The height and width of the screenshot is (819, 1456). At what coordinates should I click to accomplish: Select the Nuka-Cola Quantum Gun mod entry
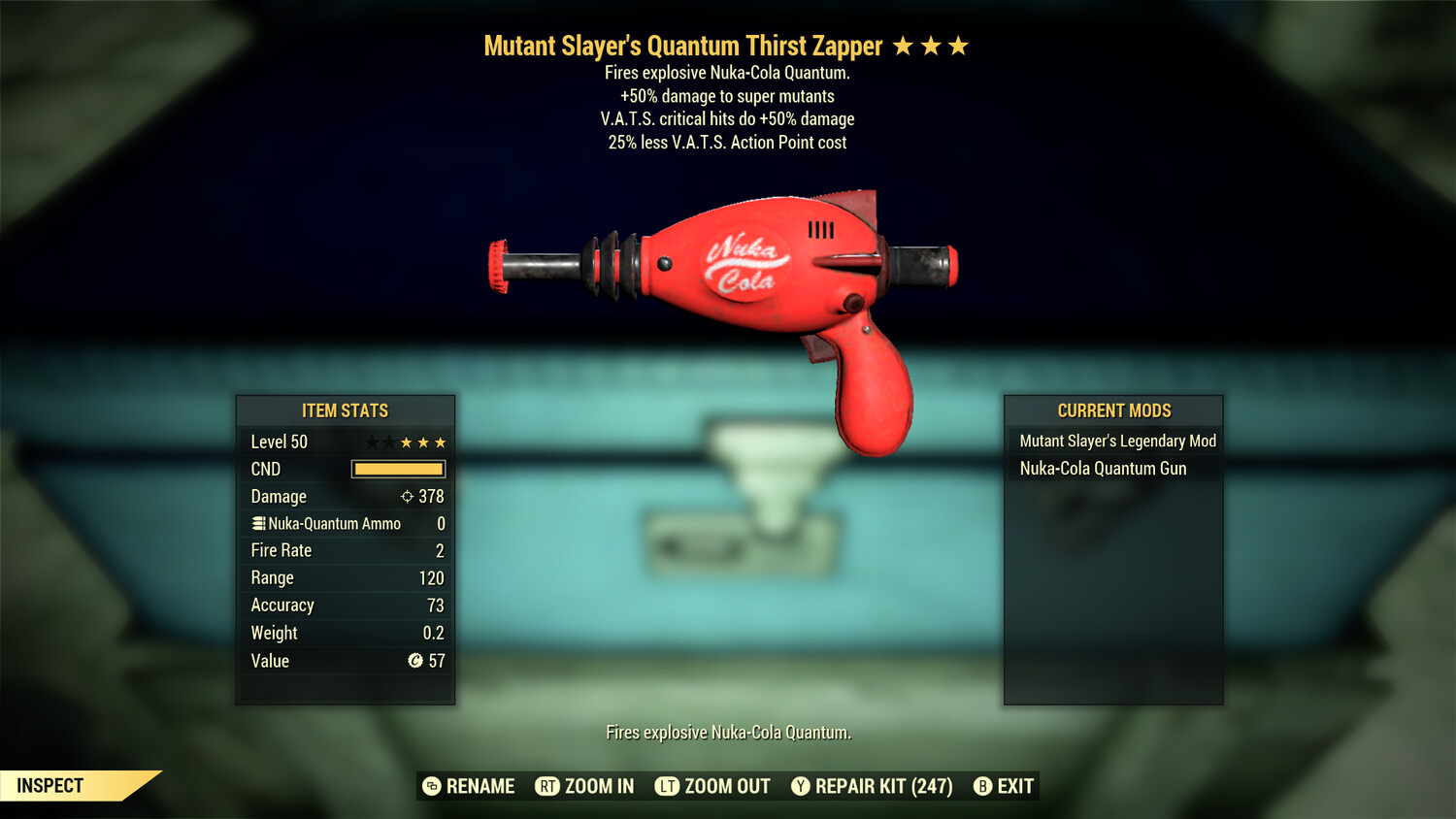(x=1102, y=469)
